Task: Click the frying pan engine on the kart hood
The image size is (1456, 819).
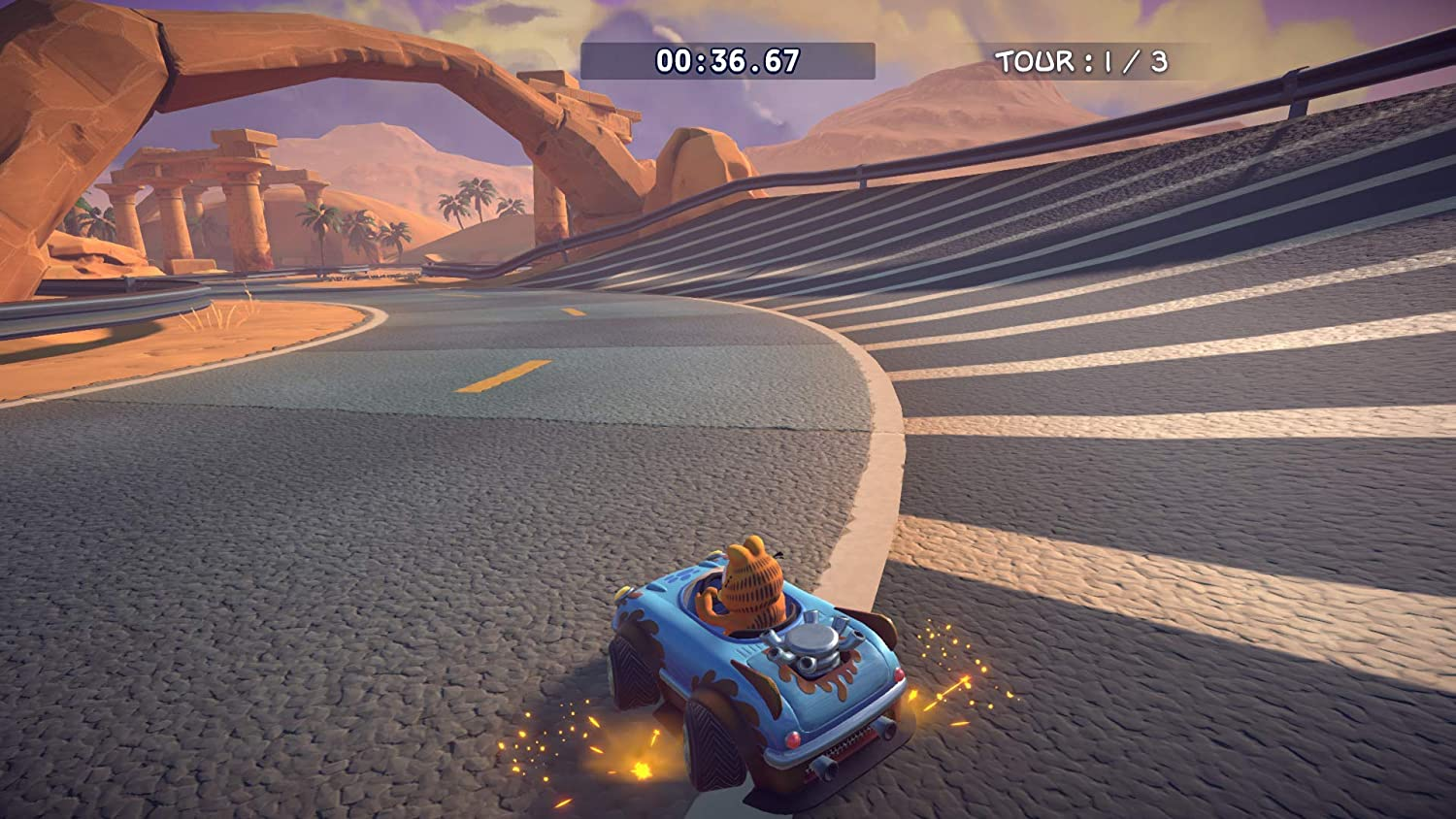Action: tap(813, 641)
